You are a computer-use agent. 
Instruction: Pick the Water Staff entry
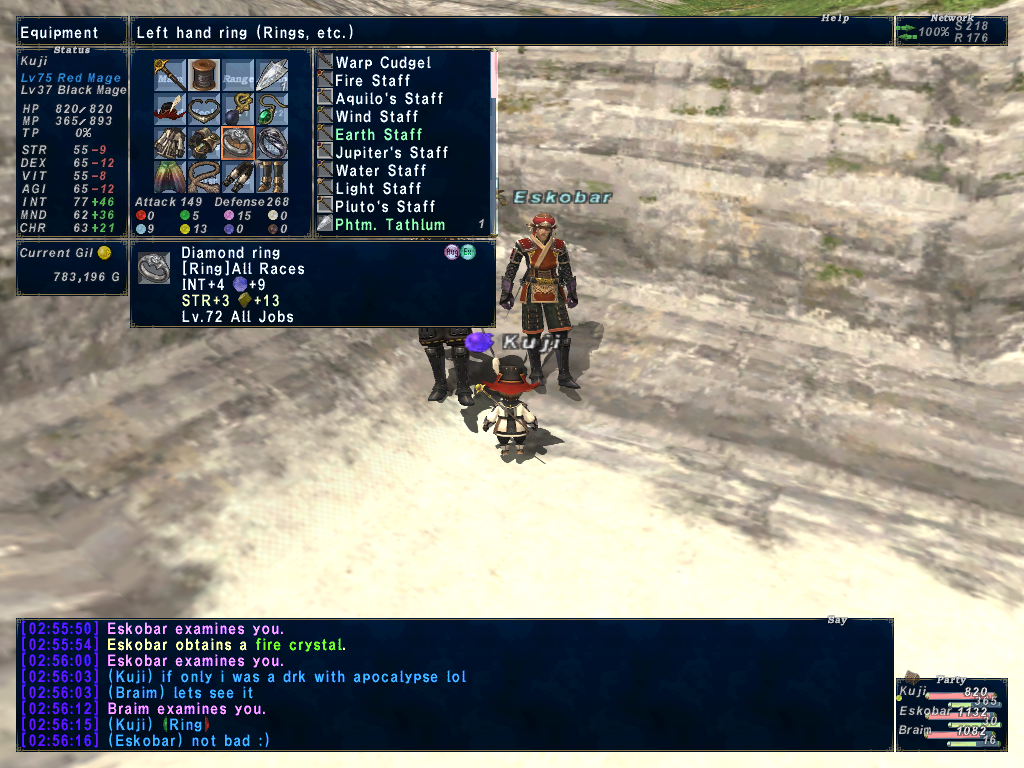[x=378, y=171]
